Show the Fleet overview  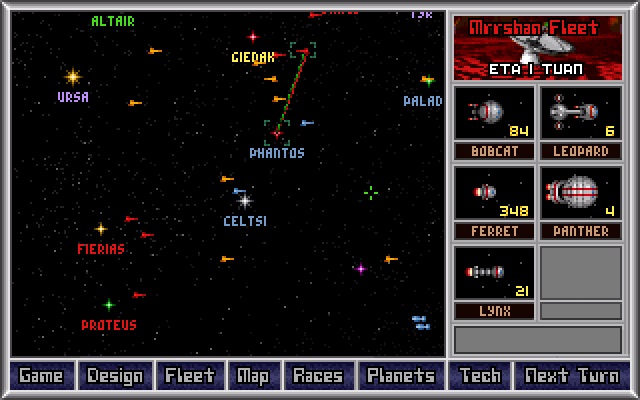189,376
